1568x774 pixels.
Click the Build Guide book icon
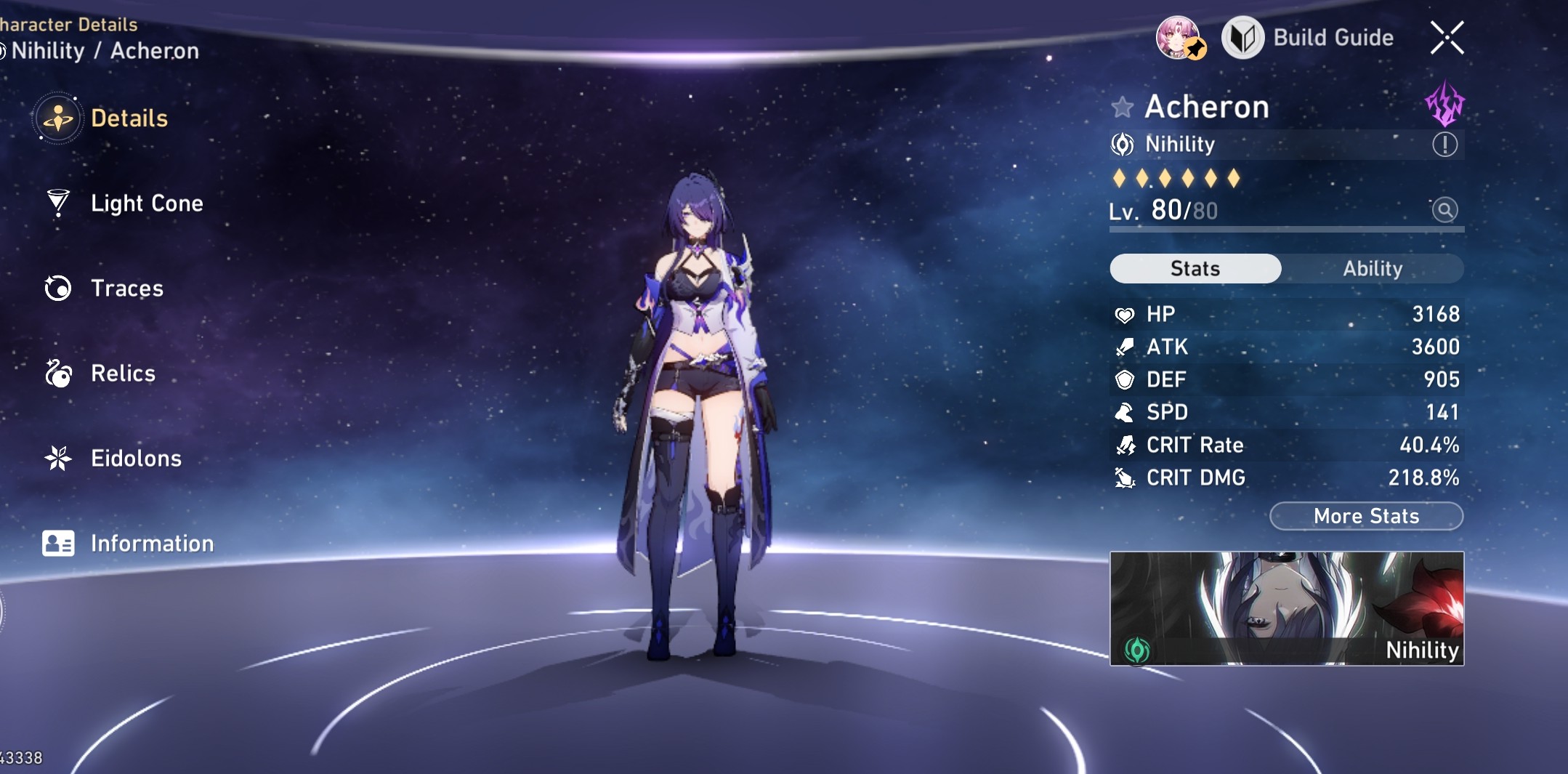point(1243,38)
